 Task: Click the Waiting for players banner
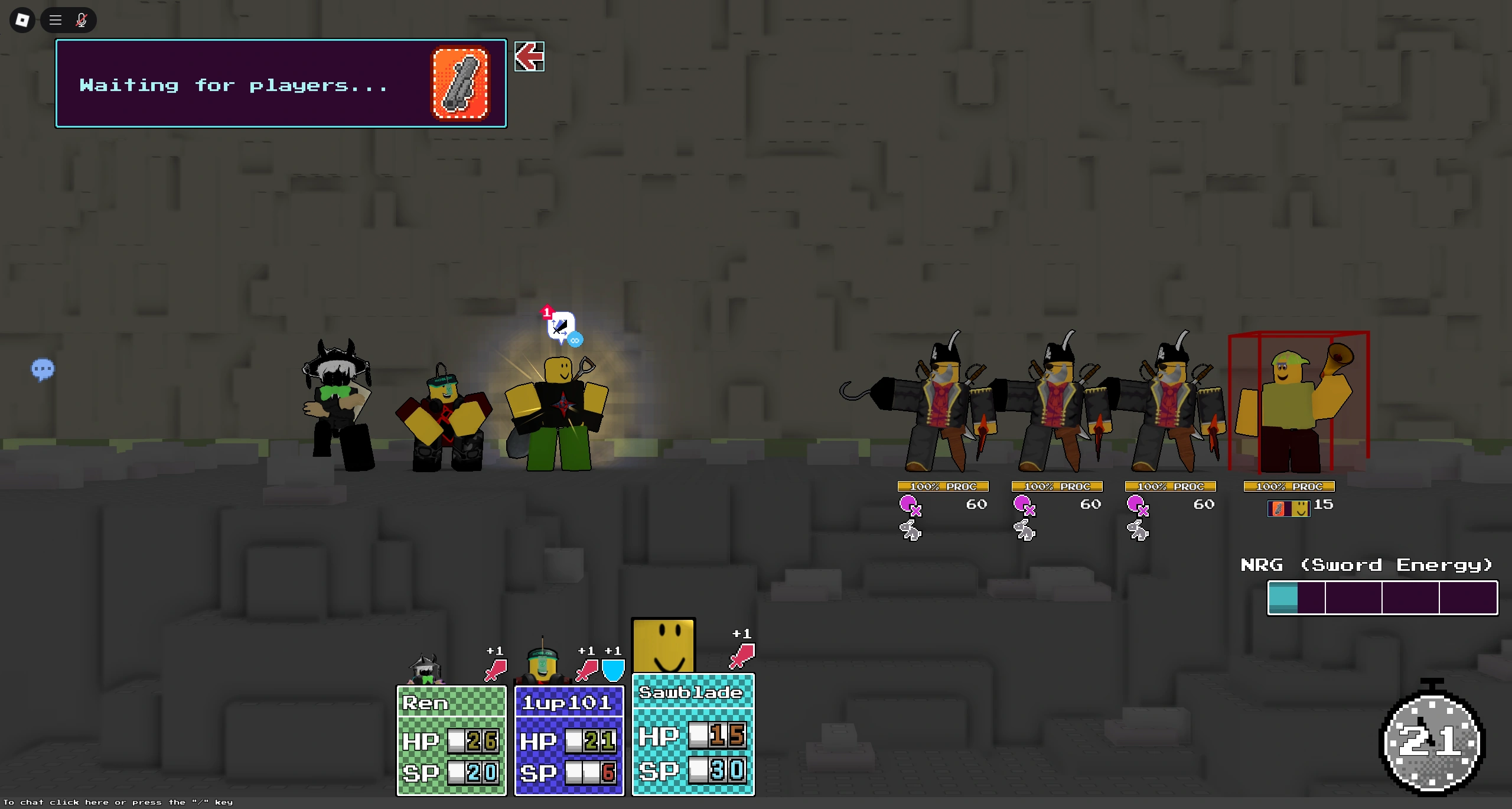[x=236, y=83]
